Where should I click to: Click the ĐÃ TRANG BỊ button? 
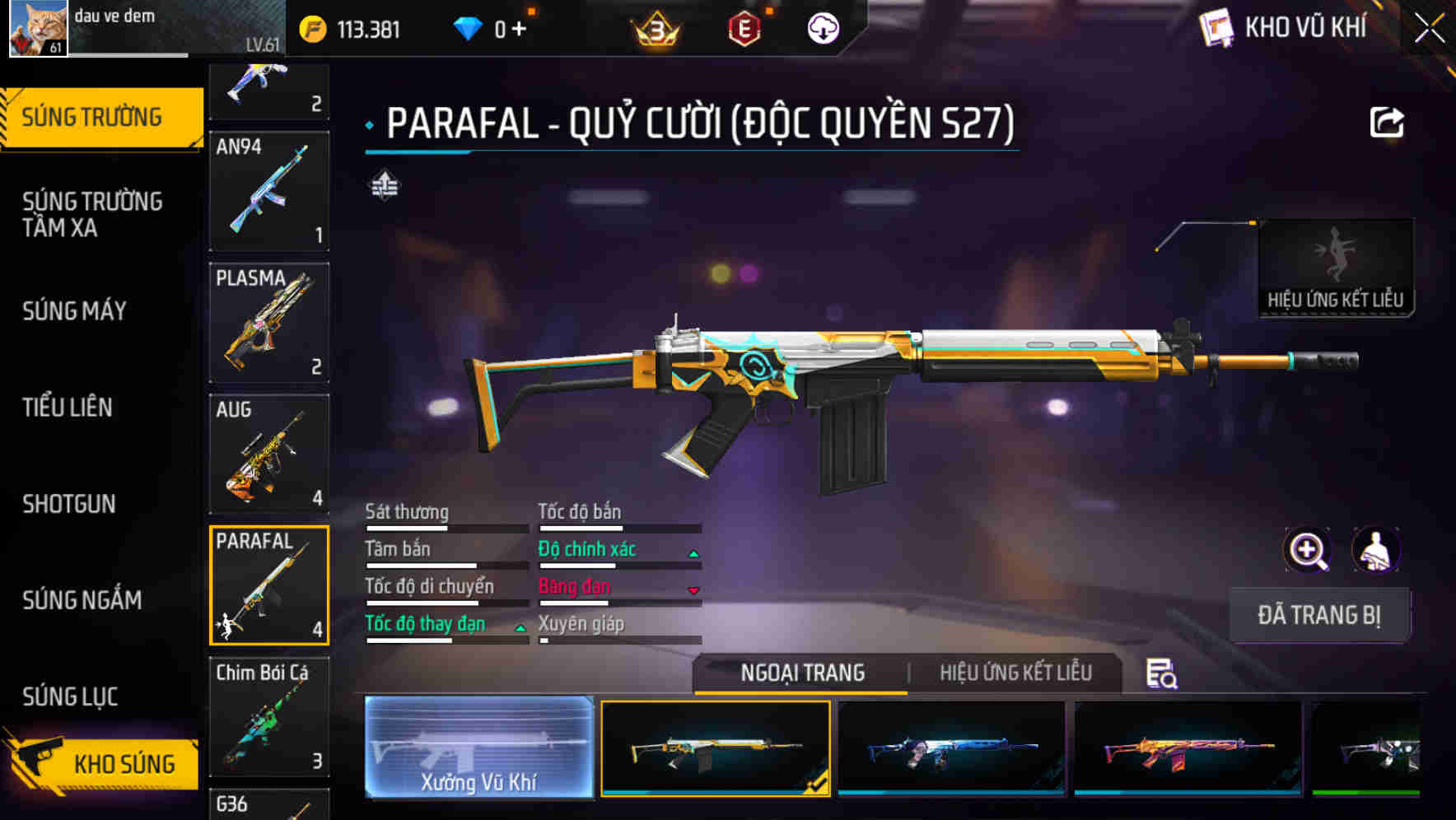click(1319, 614)
